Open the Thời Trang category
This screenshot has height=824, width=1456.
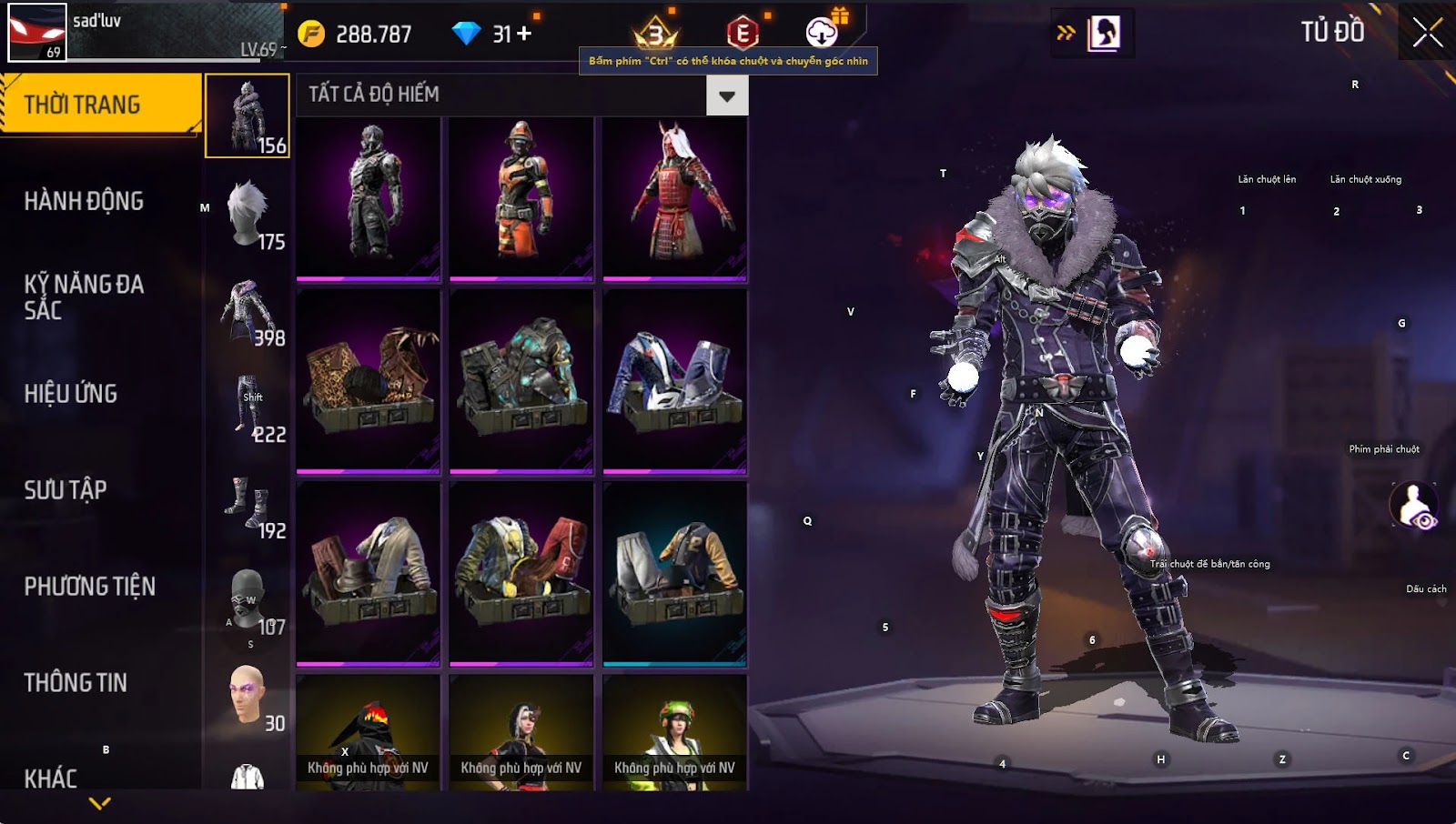pos(100,105)
